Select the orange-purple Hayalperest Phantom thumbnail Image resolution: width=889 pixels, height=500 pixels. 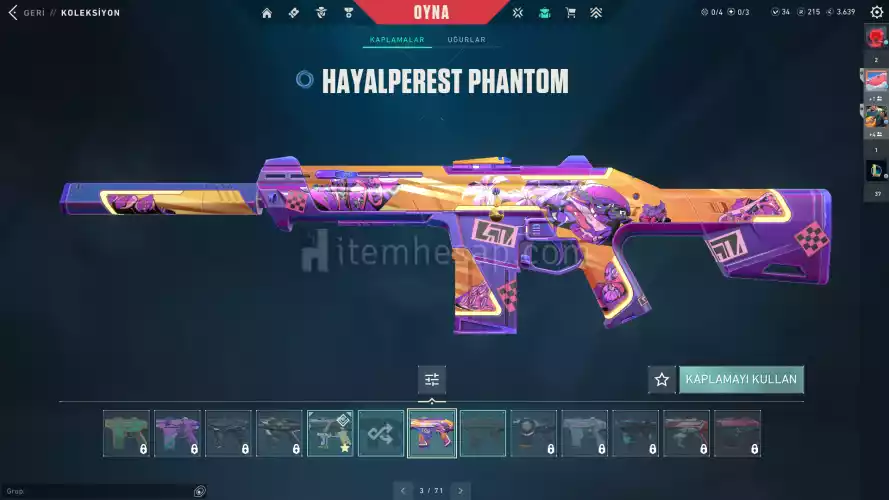[432, 433]
